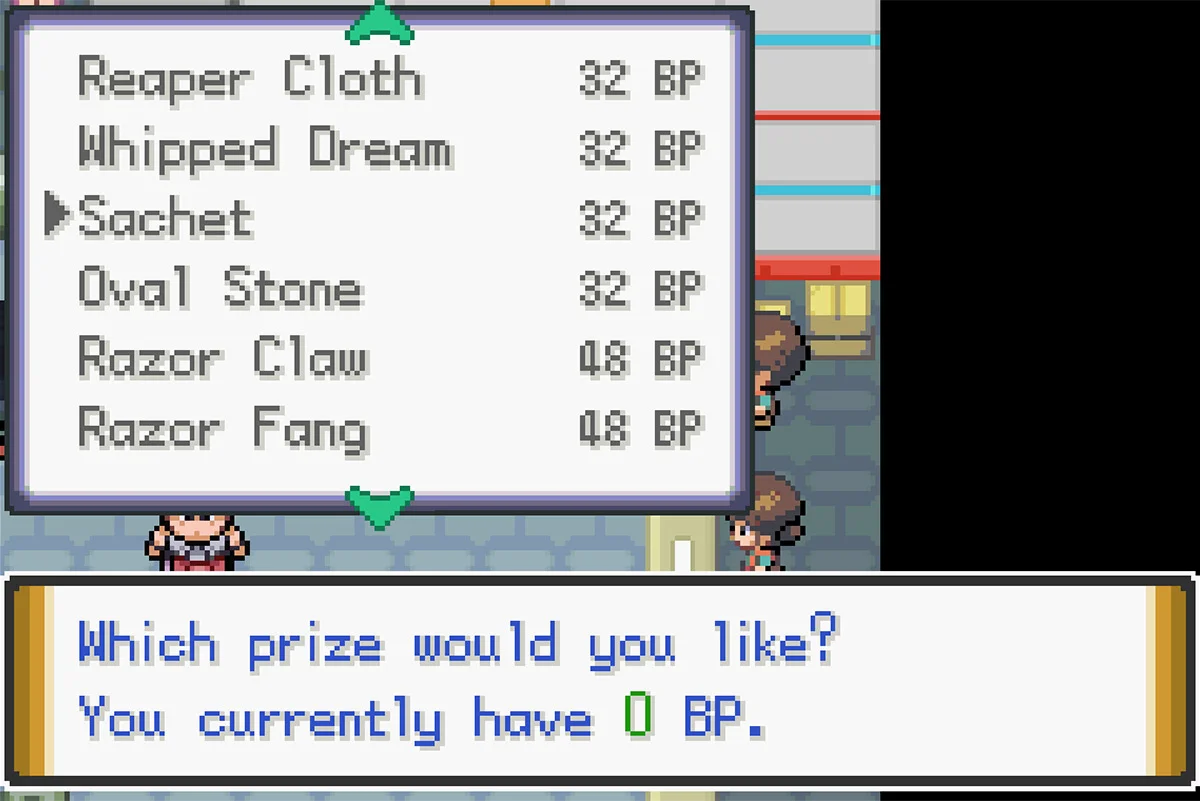Select the Reaper Cloth prize
Viewport: 1200px width, 801px height.
(x=250, y=79)
